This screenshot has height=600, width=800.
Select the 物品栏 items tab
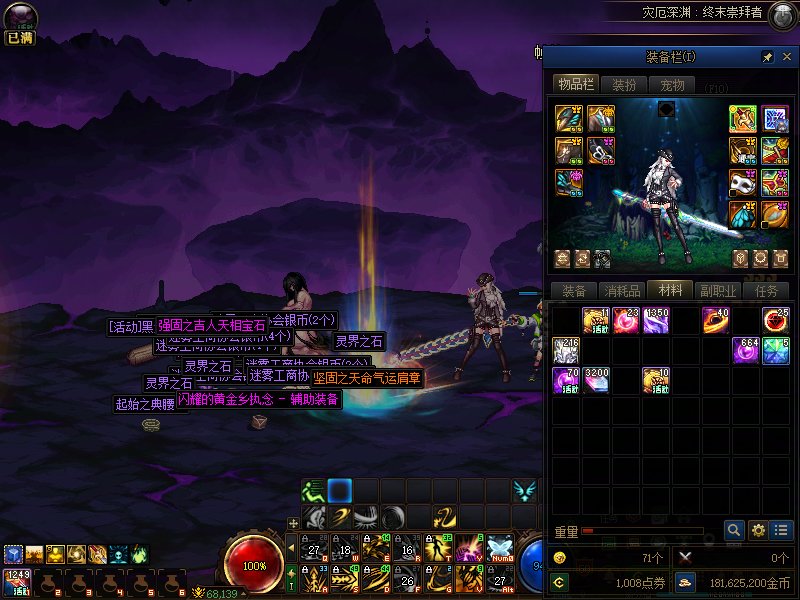point(575,85)
